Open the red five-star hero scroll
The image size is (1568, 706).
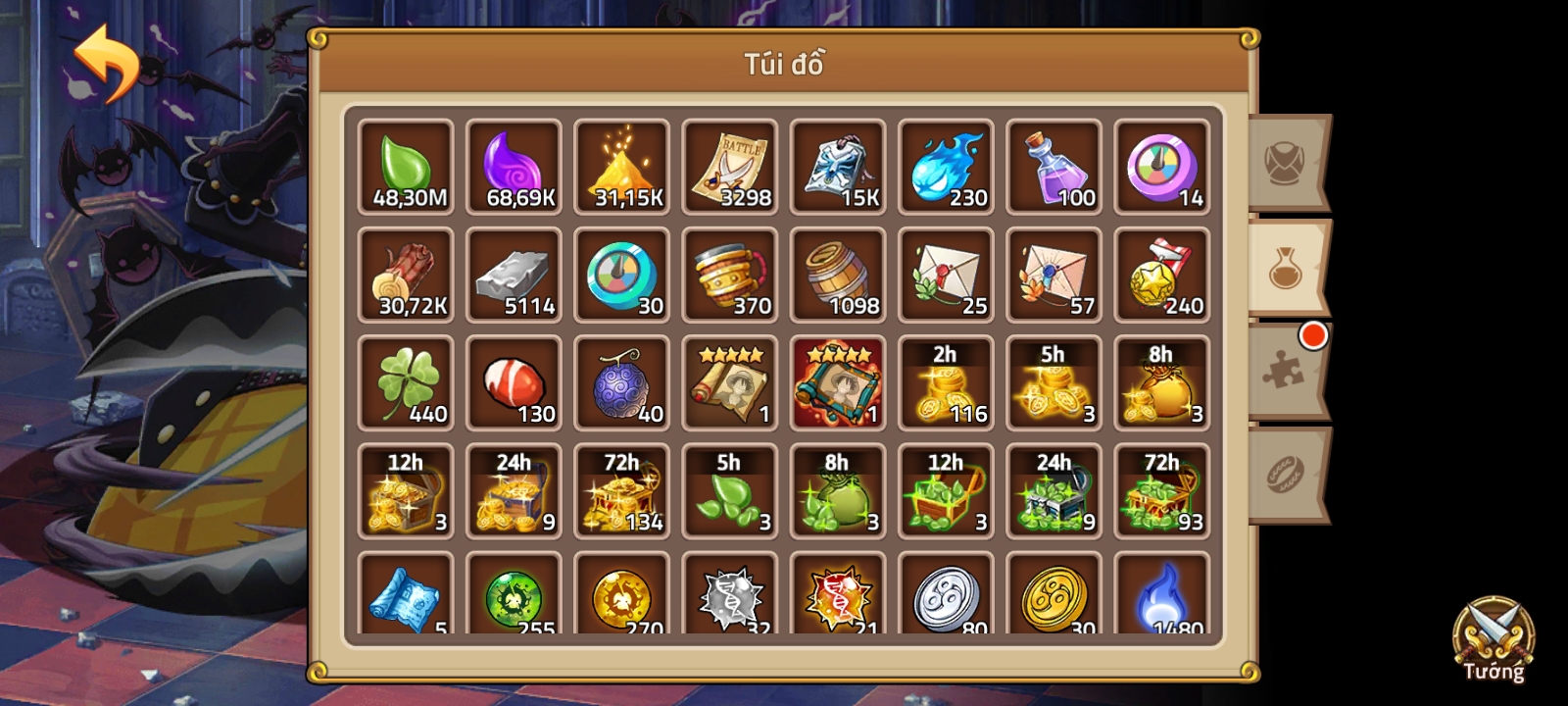[838, 382]
